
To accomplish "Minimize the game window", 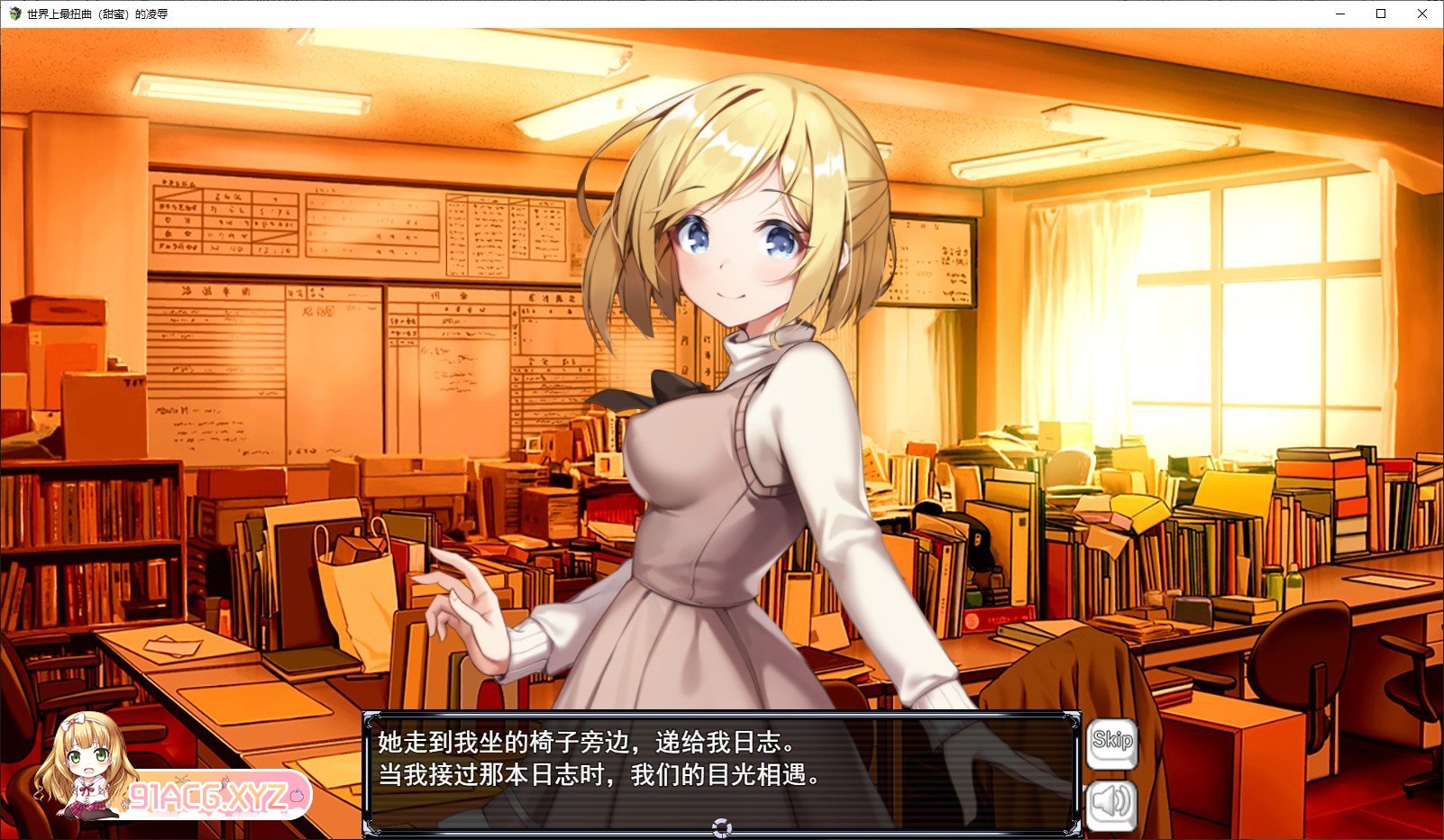I will click(1339, 14).
